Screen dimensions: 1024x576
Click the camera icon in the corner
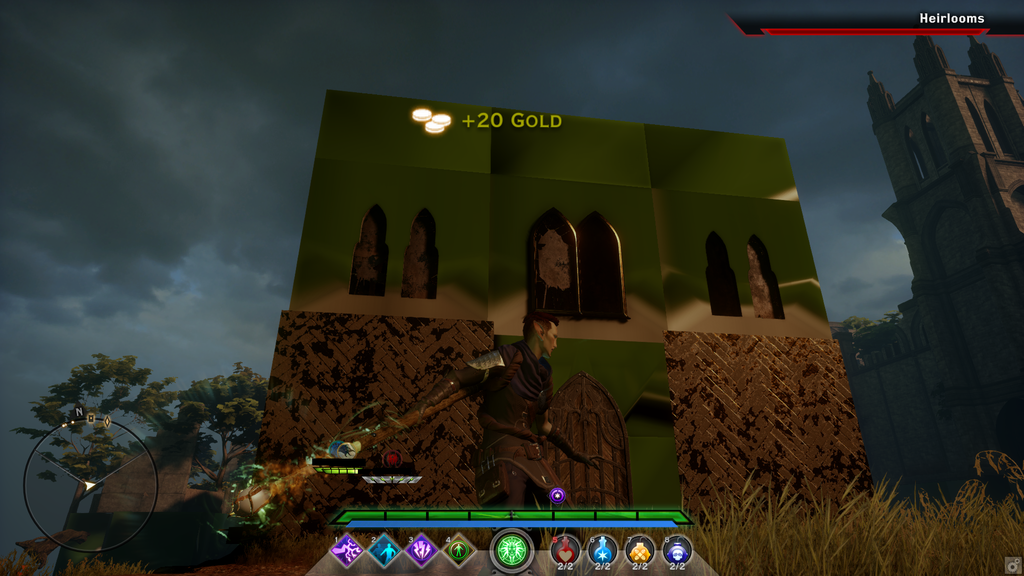point(1012,565)
